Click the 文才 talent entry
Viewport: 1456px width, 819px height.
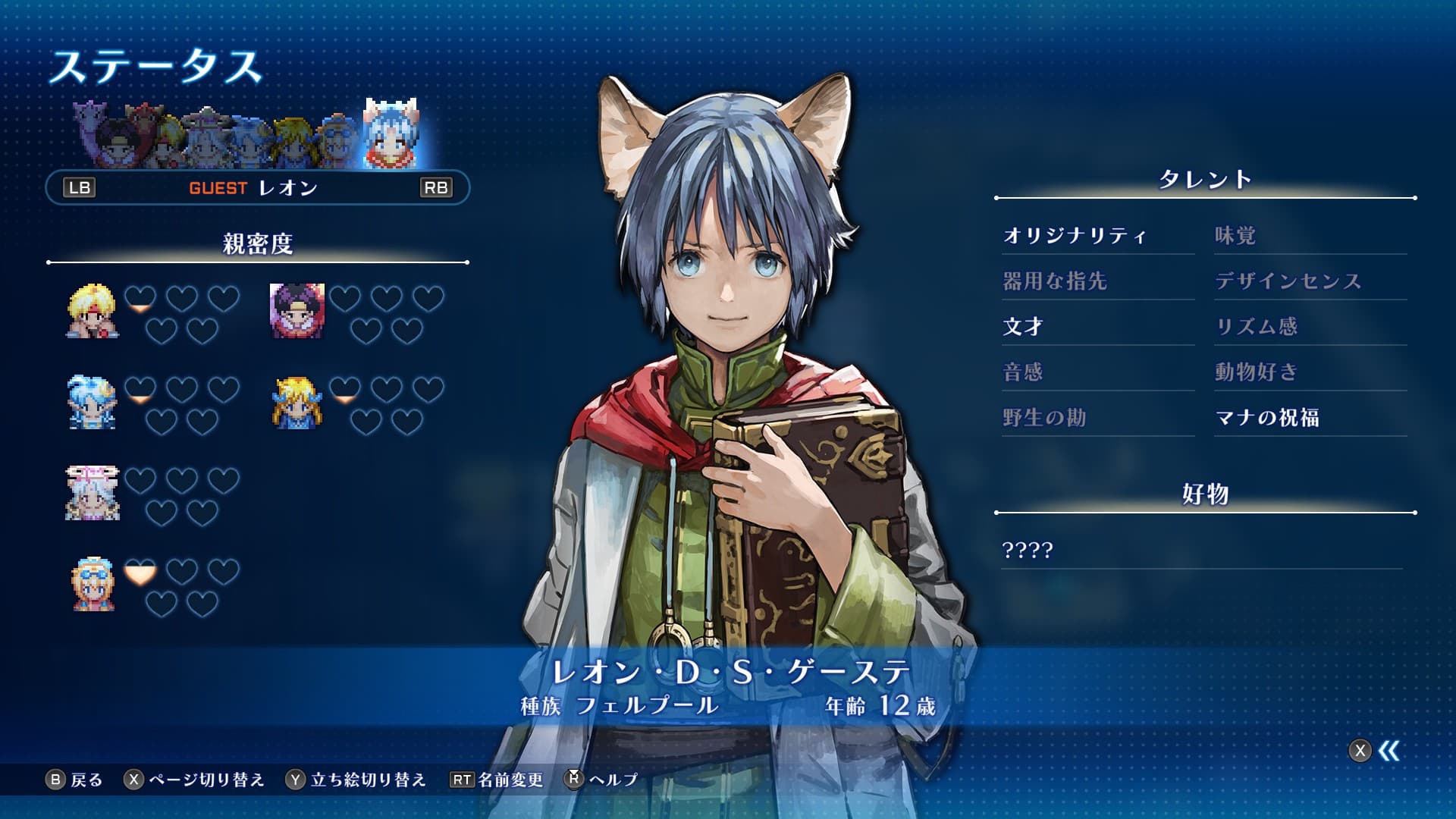click(1023, 327)
